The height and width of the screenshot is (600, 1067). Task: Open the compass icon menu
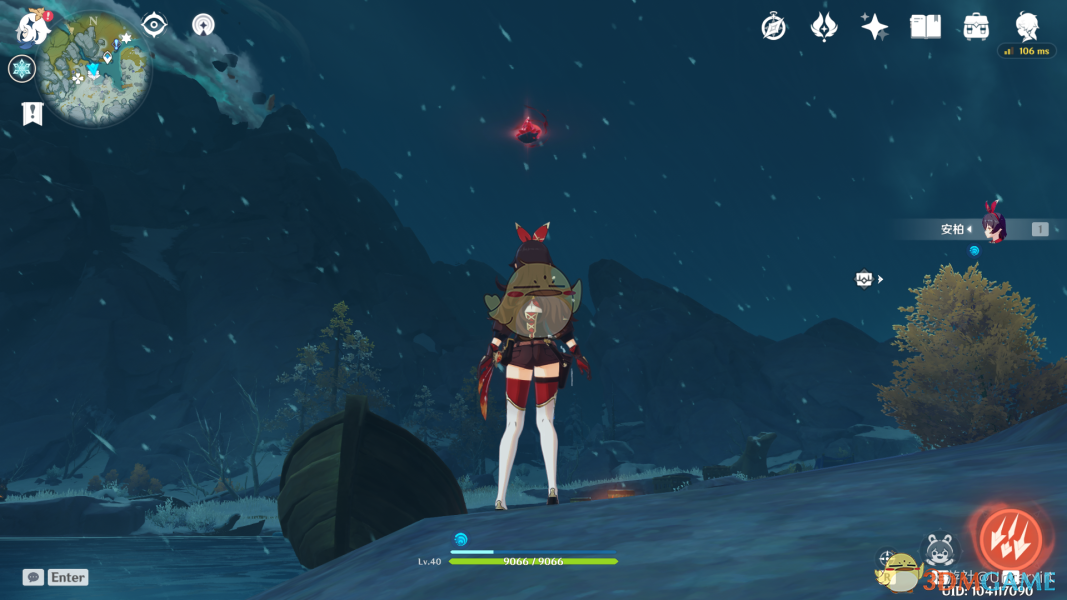pos(773,27)
